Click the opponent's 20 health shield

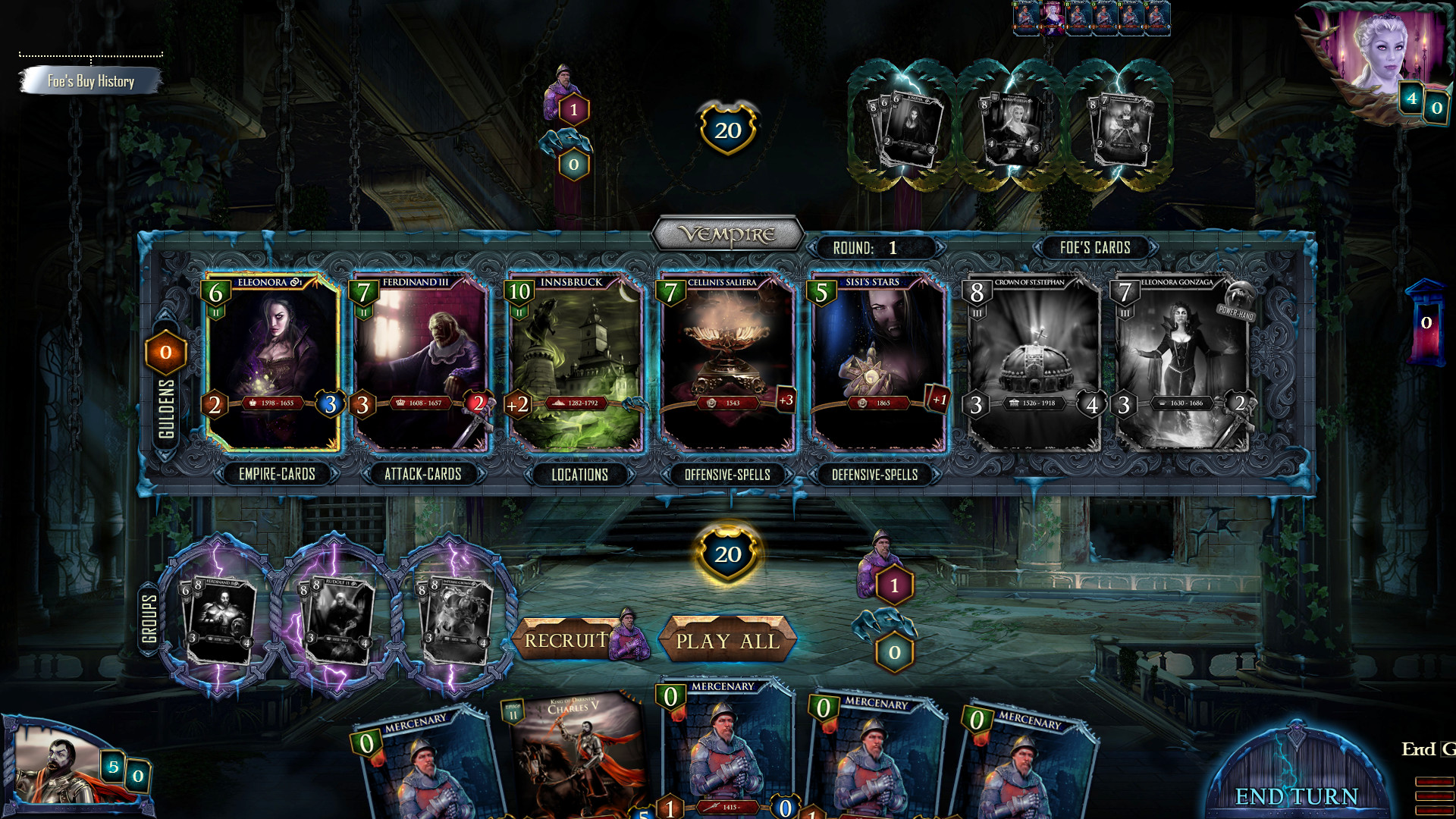pos(726,129)
